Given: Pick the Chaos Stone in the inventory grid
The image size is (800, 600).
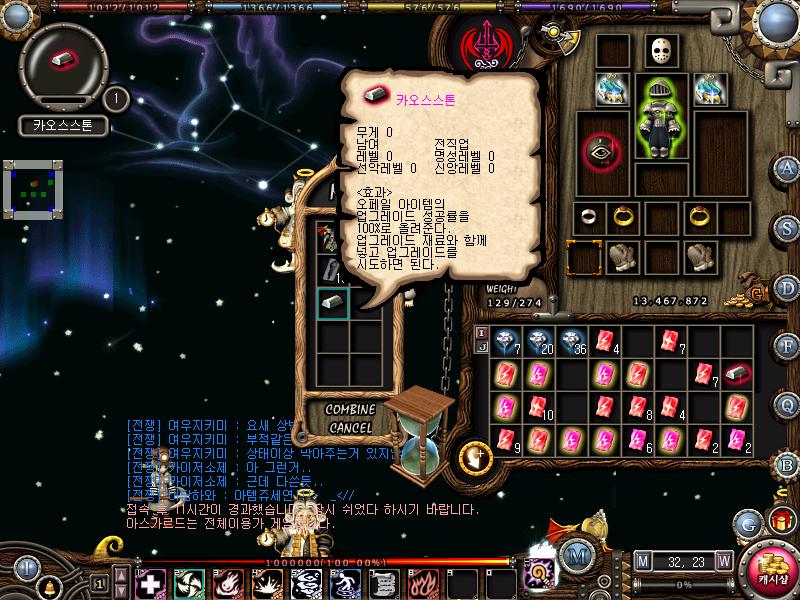Looking at the screenshot, I should (737, 373).
